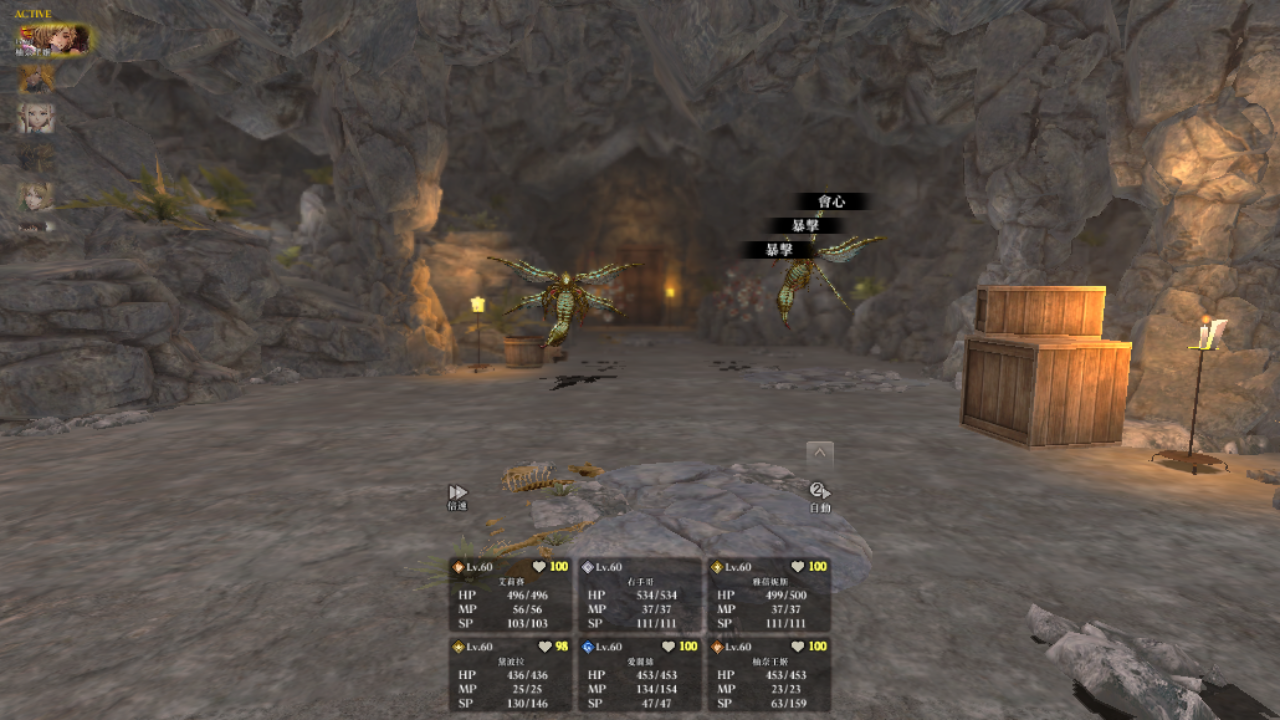Choose the party panel with HP 534/534

coord(640,594)
